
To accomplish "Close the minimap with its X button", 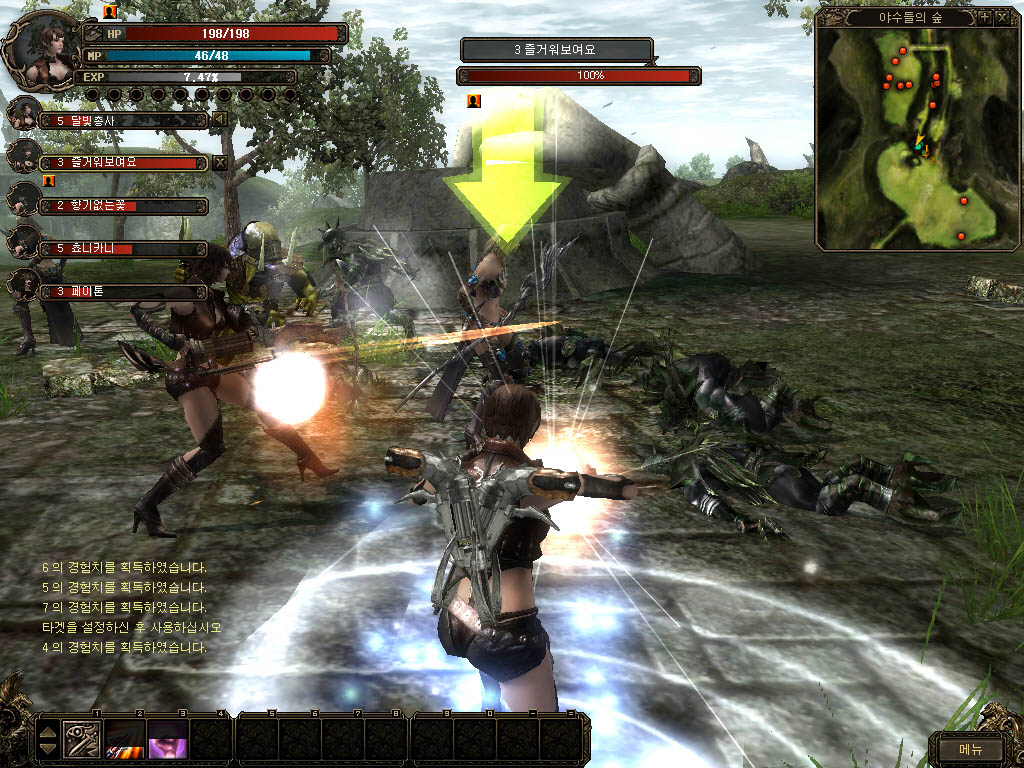I will pos(1002,17).
